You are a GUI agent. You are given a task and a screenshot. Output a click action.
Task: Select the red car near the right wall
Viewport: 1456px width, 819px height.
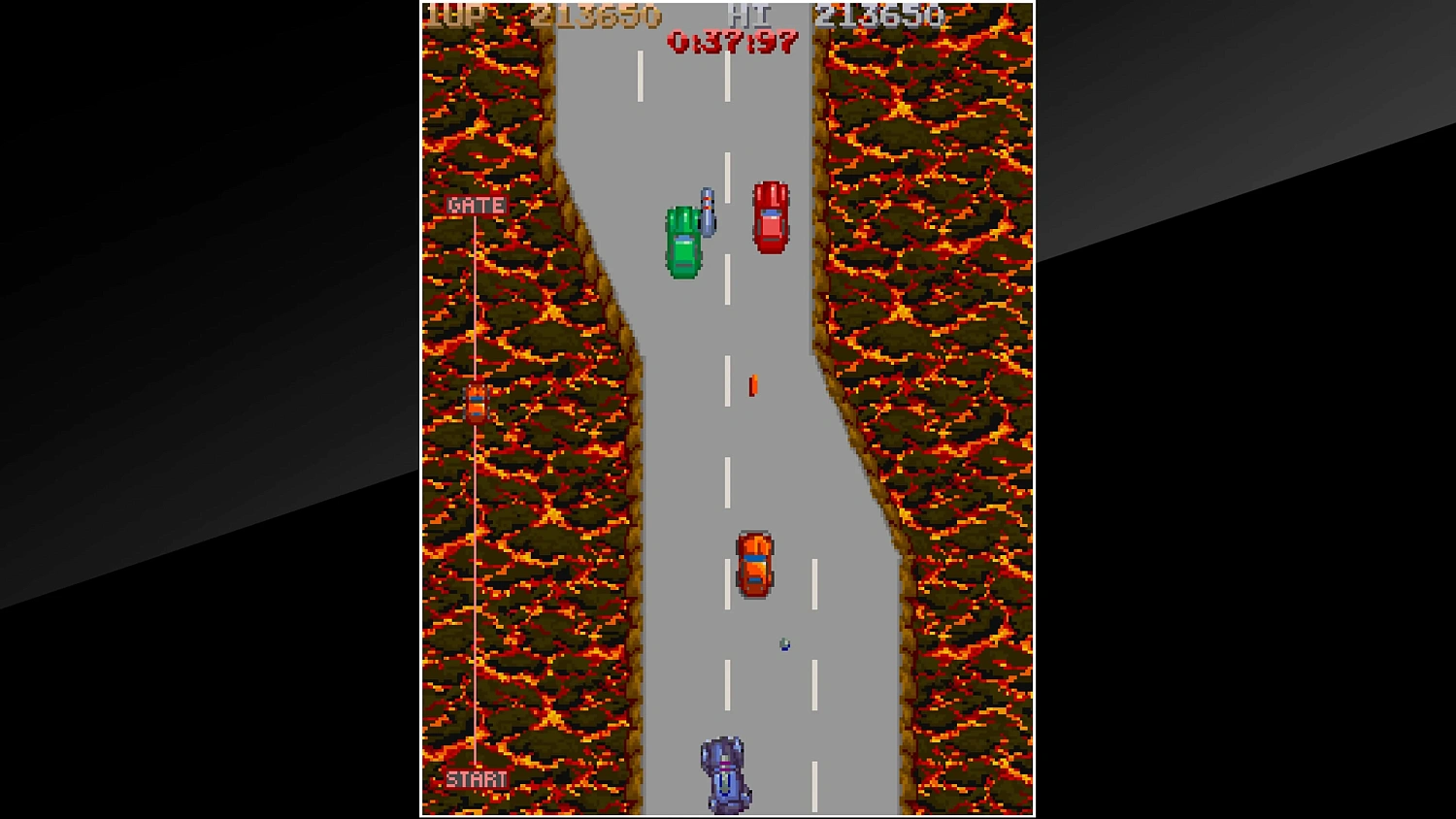(770, 217)
